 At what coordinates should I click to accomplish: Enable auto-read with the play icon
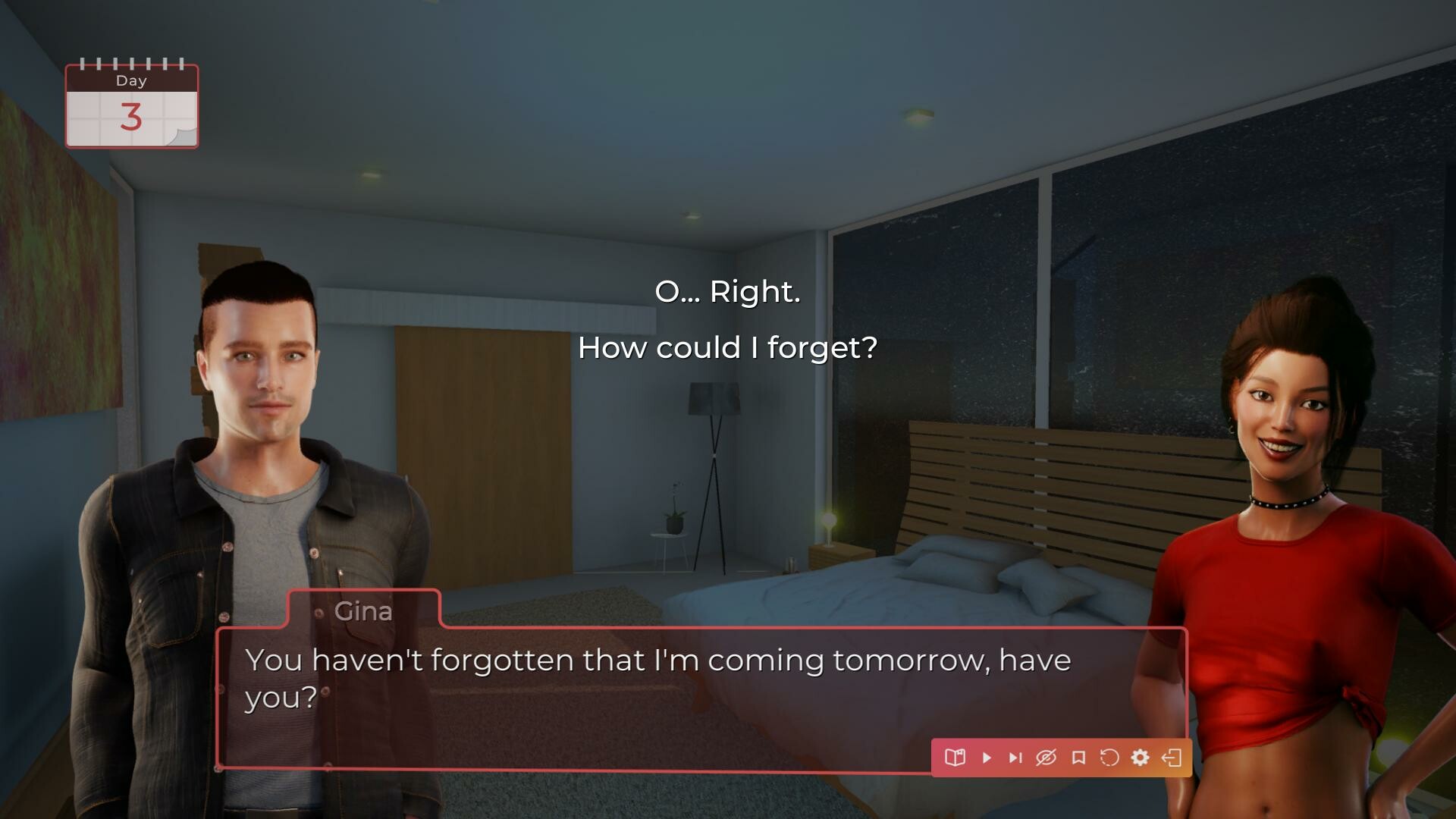tap(987, 757)
